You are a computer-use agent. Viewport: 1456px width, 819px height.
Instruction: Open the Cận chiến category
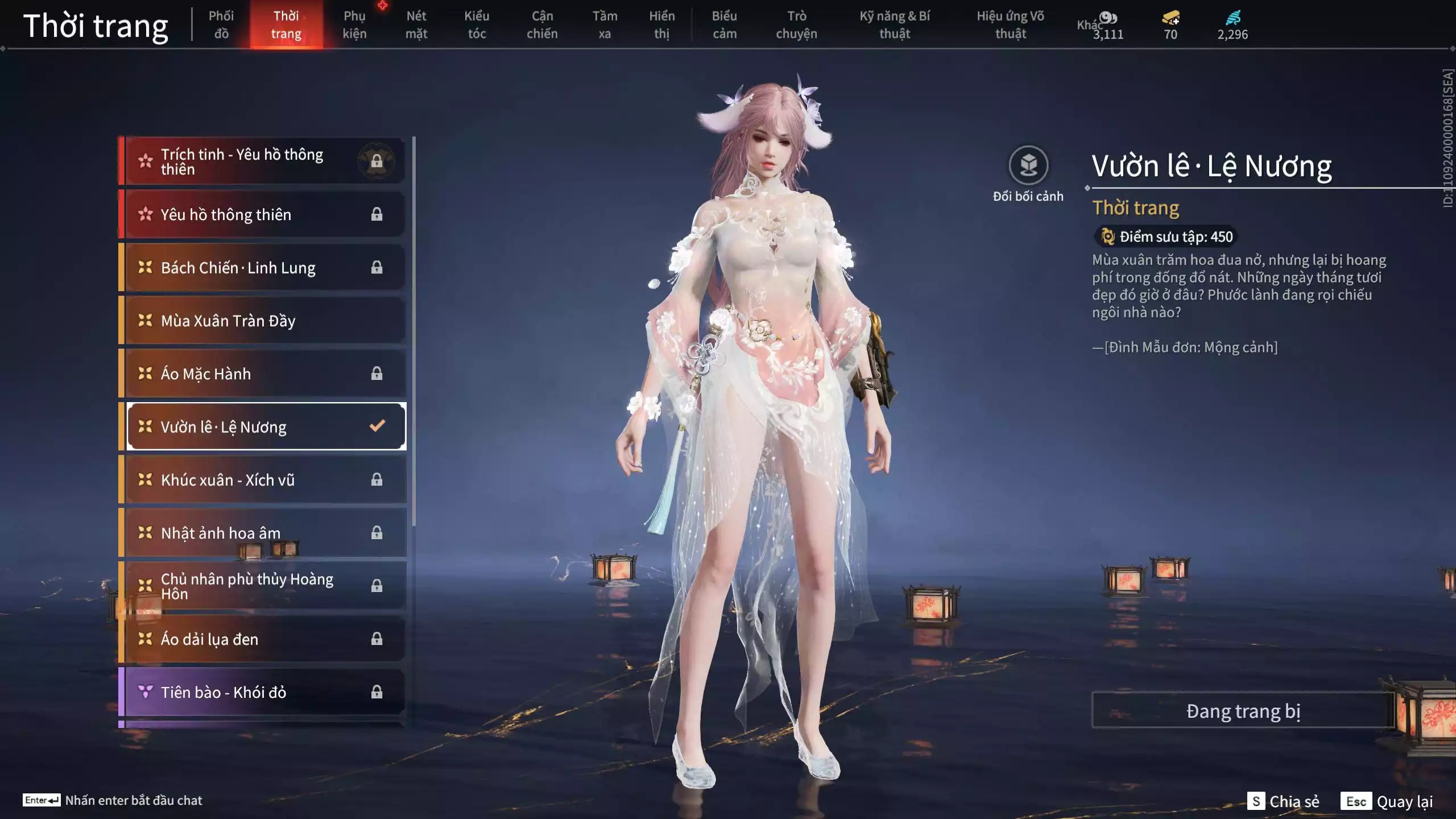click(542, 25)
